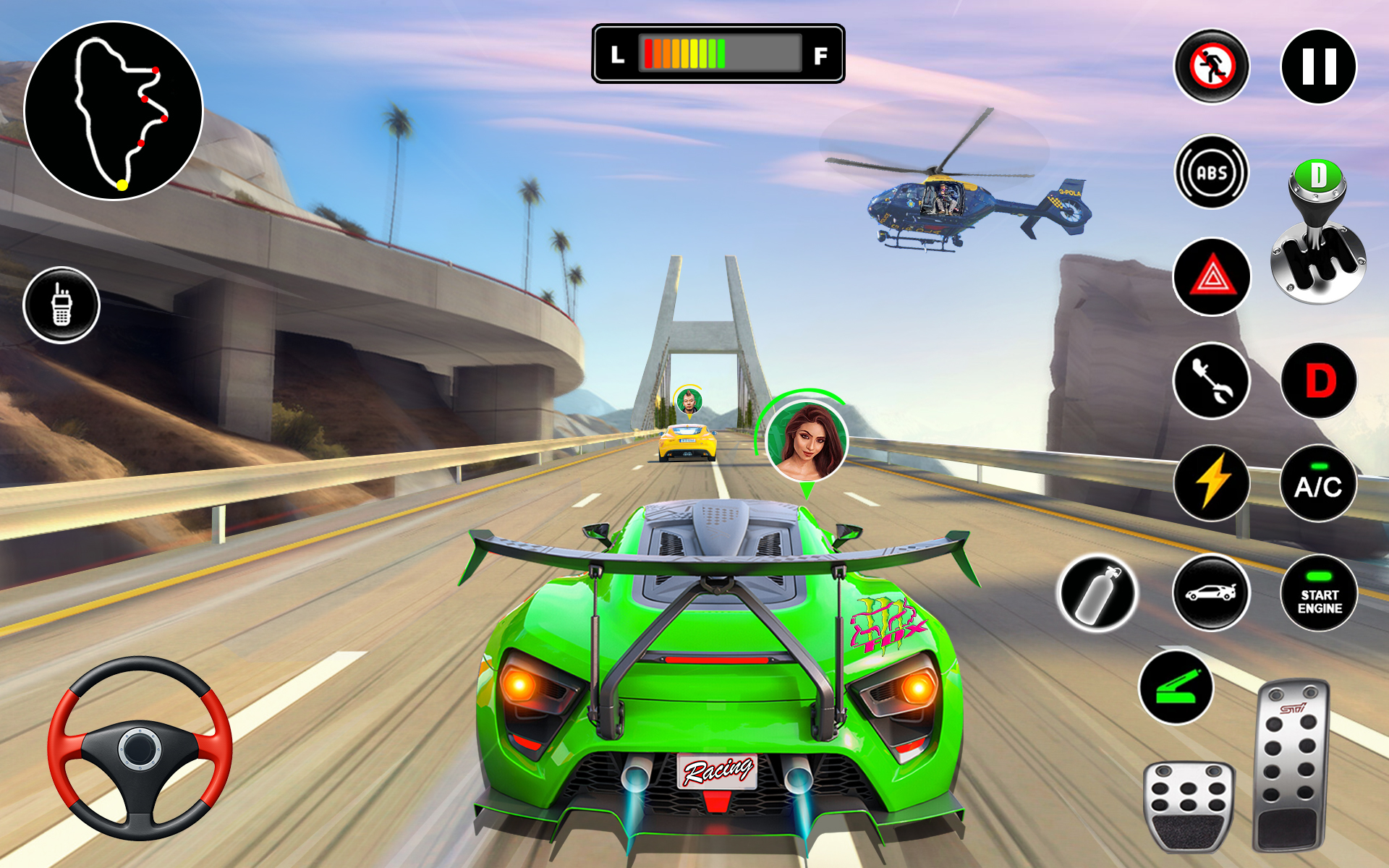1389x868 pixels.
Task: Enable drive mode with the D toggle
Action: 1322,379
